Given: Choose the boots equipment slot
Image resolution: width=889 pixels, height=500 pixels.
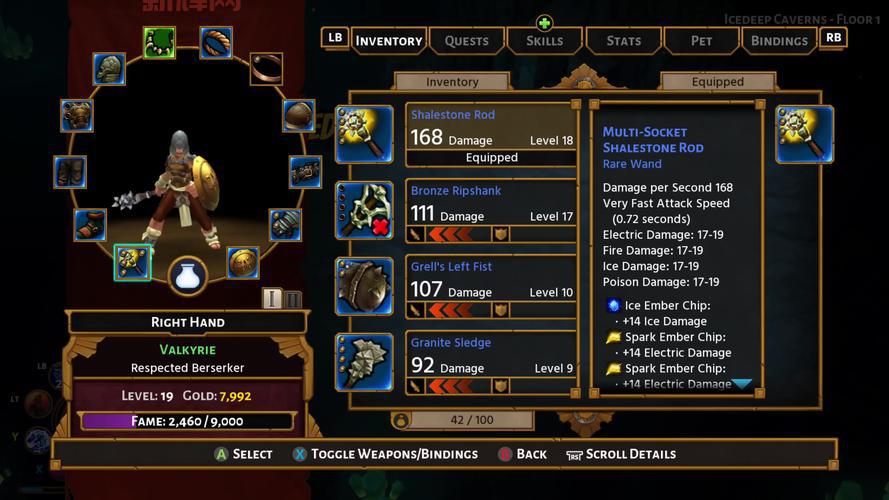Looking at the screenshot, I should pos(89,224).
